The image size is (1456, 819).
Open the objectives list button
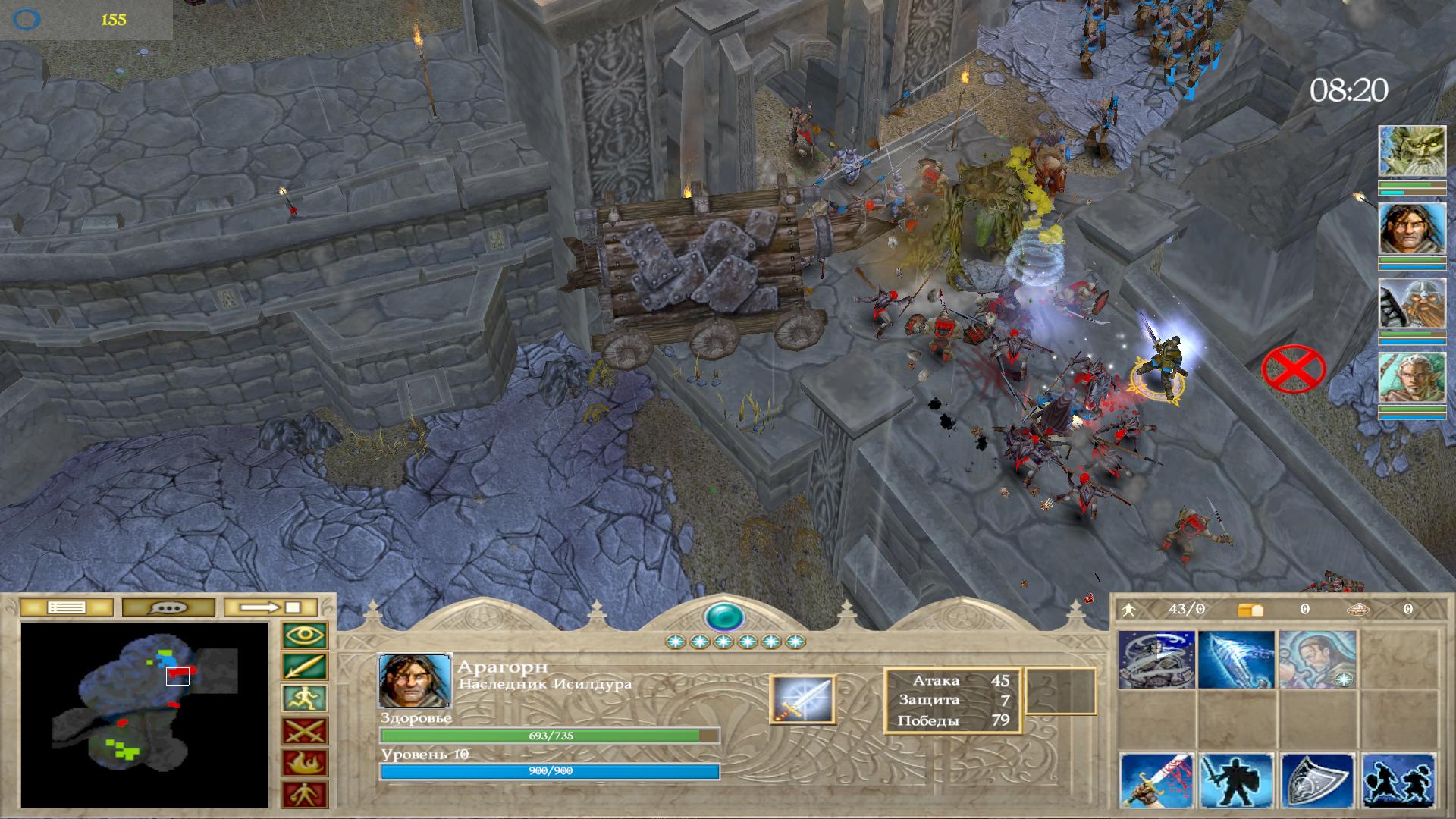66,607
